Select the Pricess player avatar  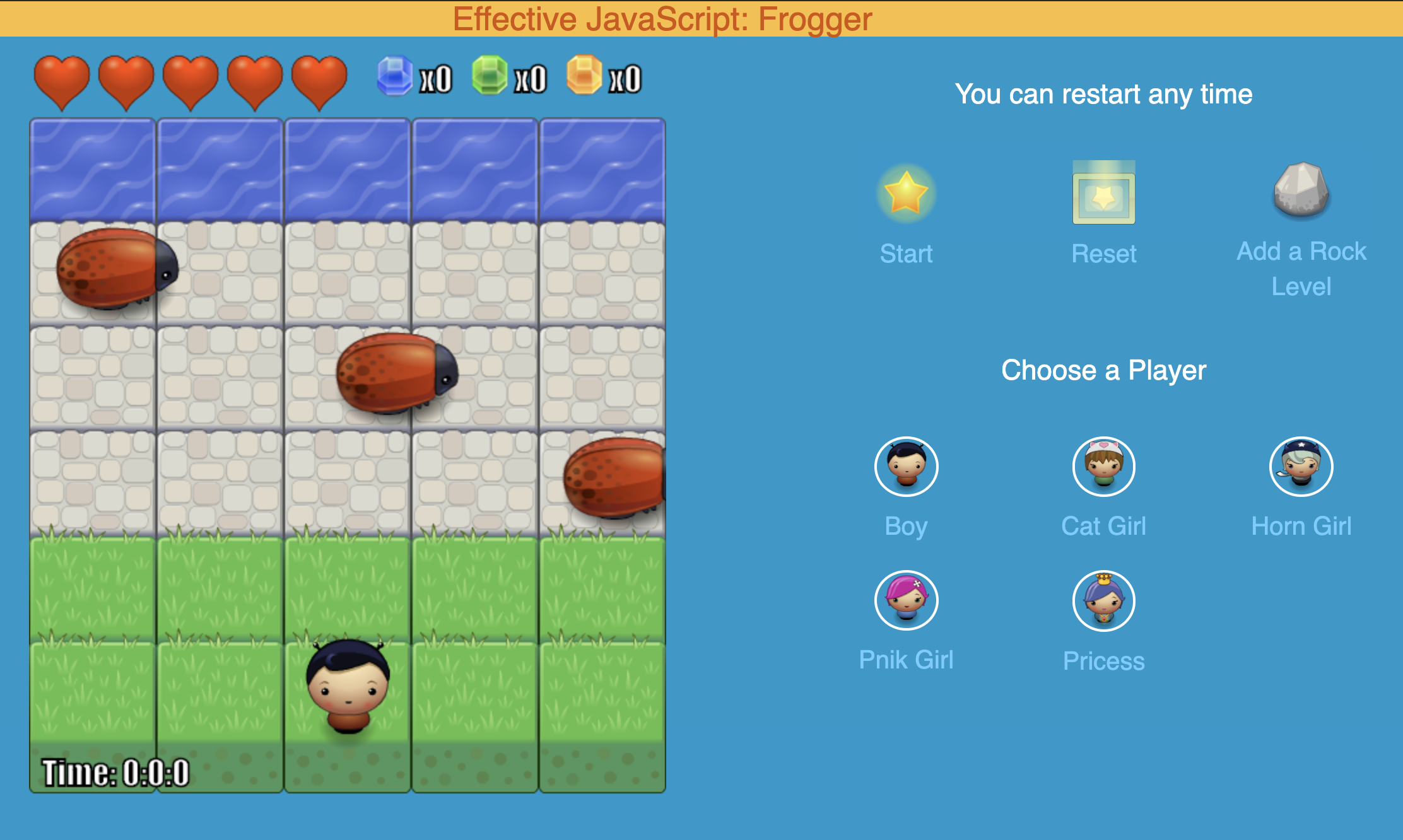point(1103,601)
